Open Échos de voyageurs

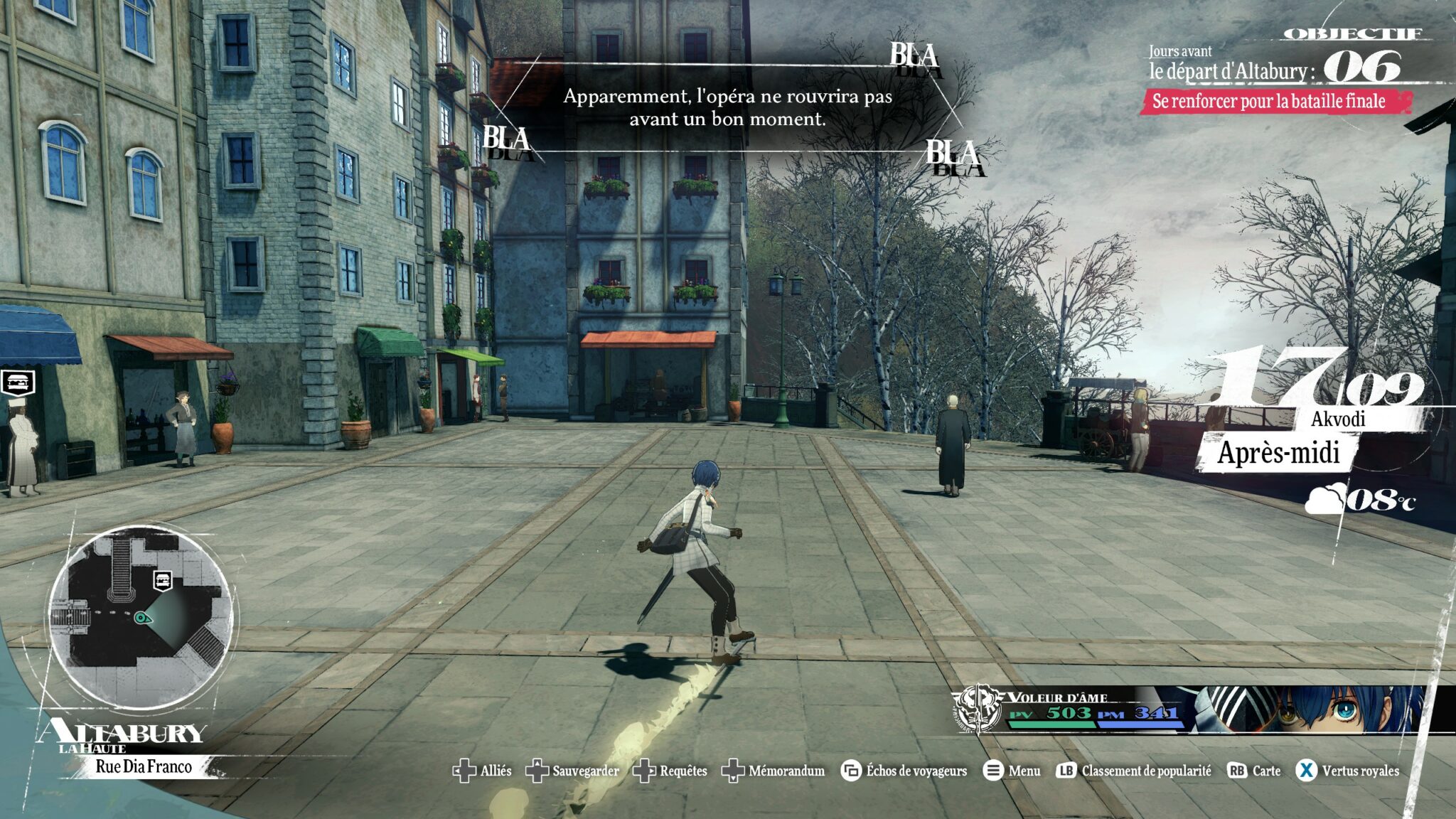904,771
